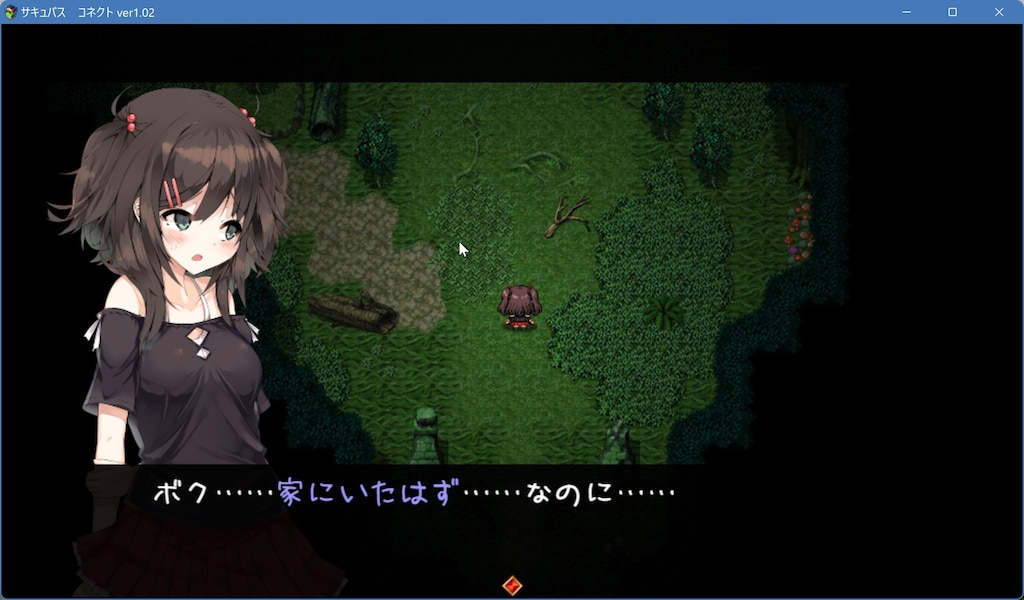Minimize the game window
Screen dimensions: 1024x600
pyautogui.click(x=906, y=12)
